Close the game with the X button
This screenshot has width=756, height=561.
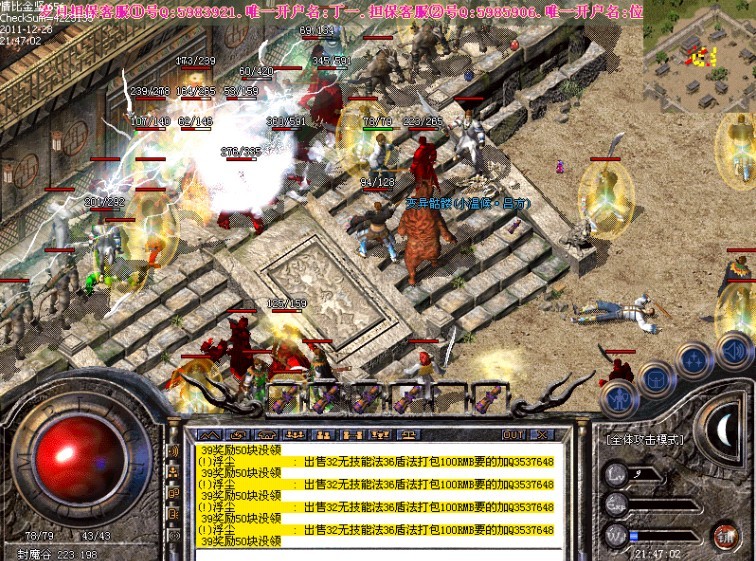click(541, 435)
